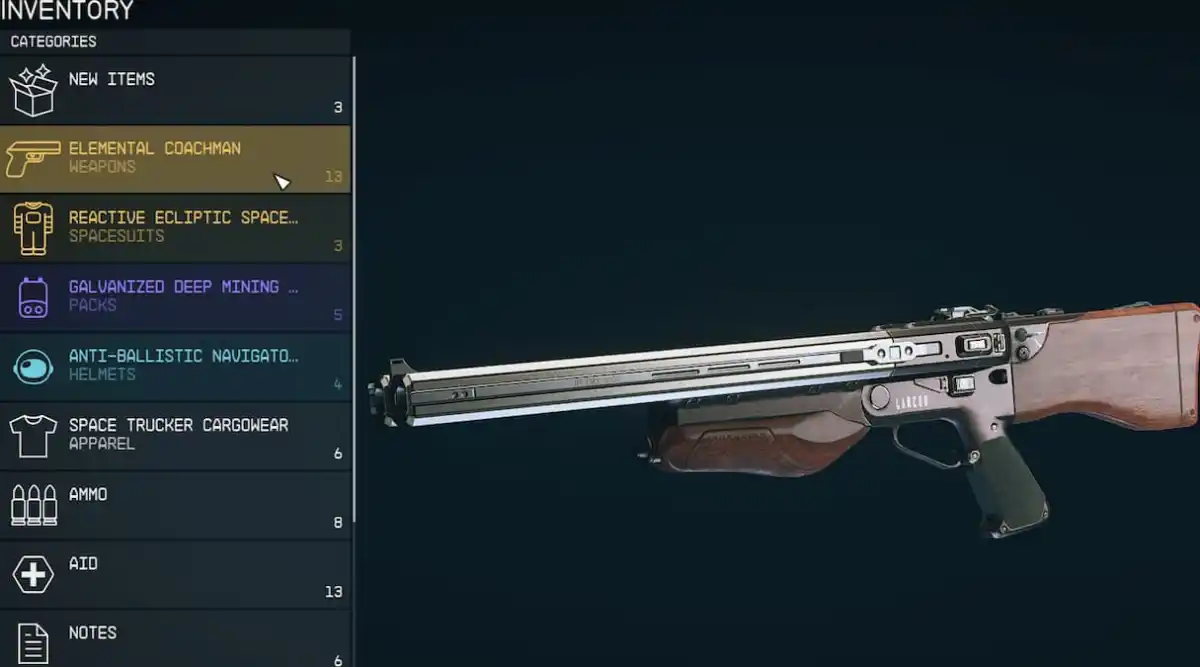1200x667 pixels.
Task: Choose the Packs category
Action: click(x=175, y=296)
